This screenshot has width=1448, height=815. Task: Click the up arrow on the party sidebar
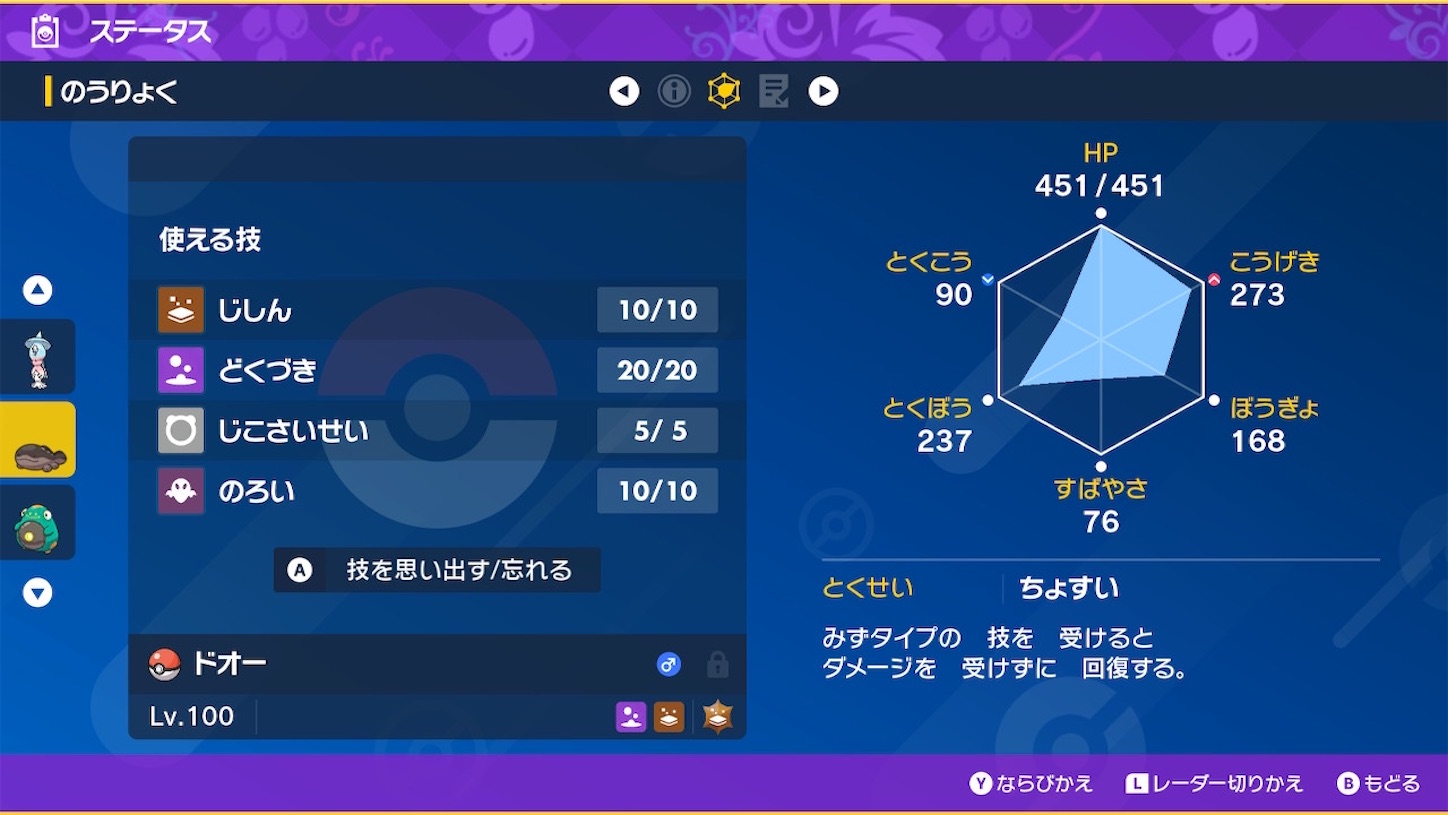(x=37, y=289)
